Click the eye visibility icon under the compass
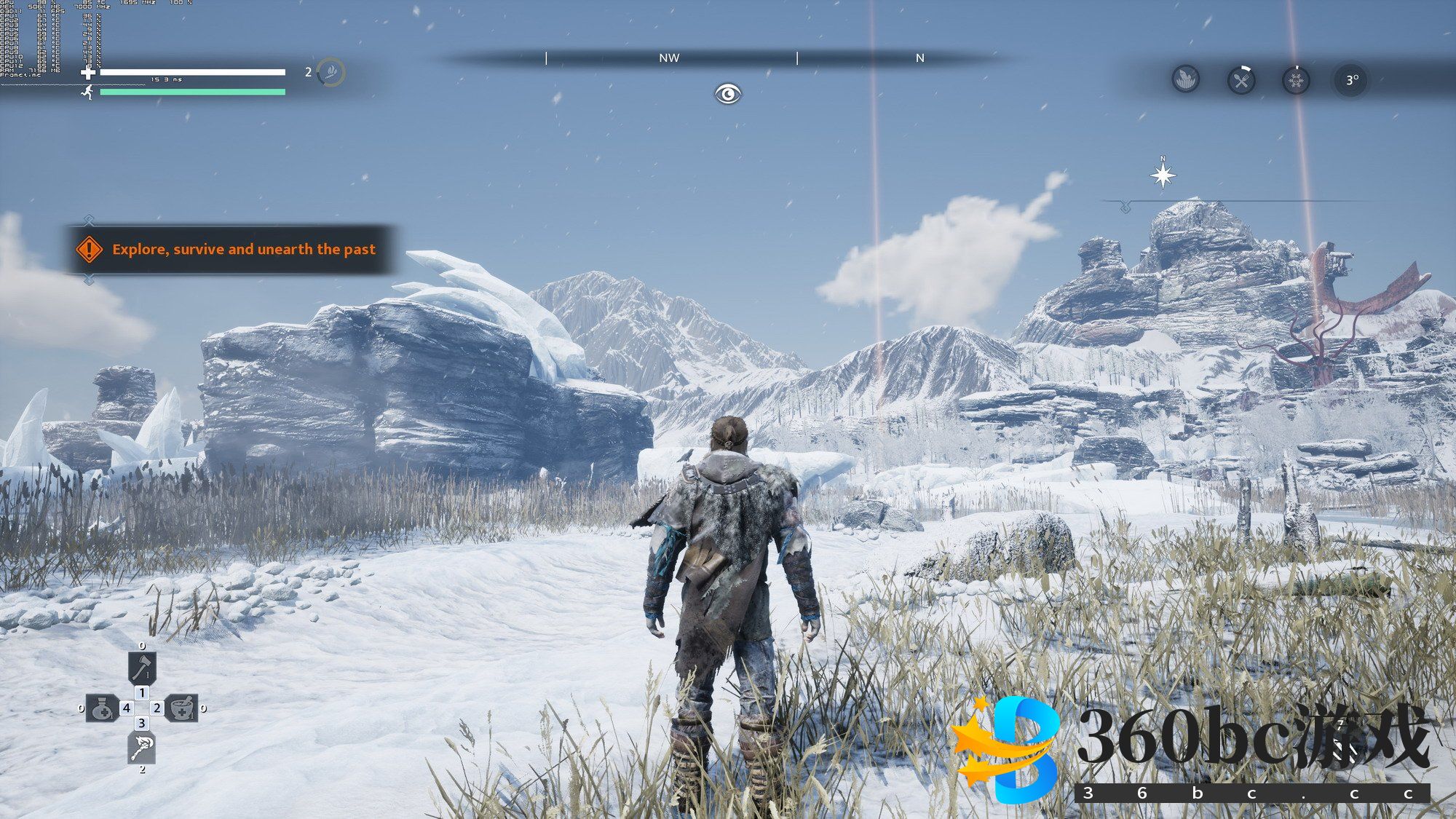The height and width of the screenshot is (819, 1456). tap(727, 94)
